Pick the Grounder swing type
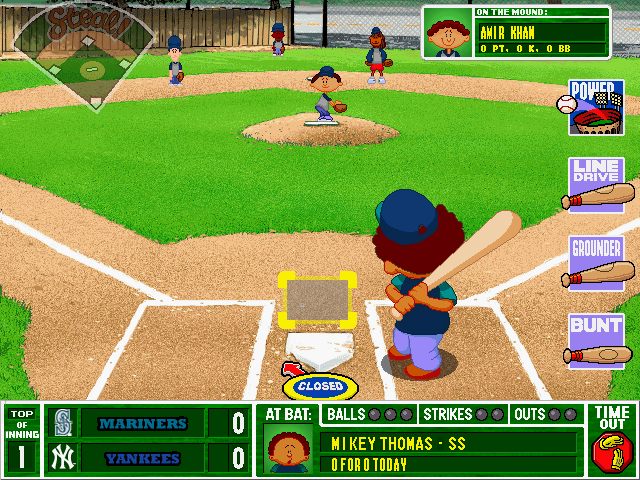Screen dimensions: 640x480 click(597, 262)
